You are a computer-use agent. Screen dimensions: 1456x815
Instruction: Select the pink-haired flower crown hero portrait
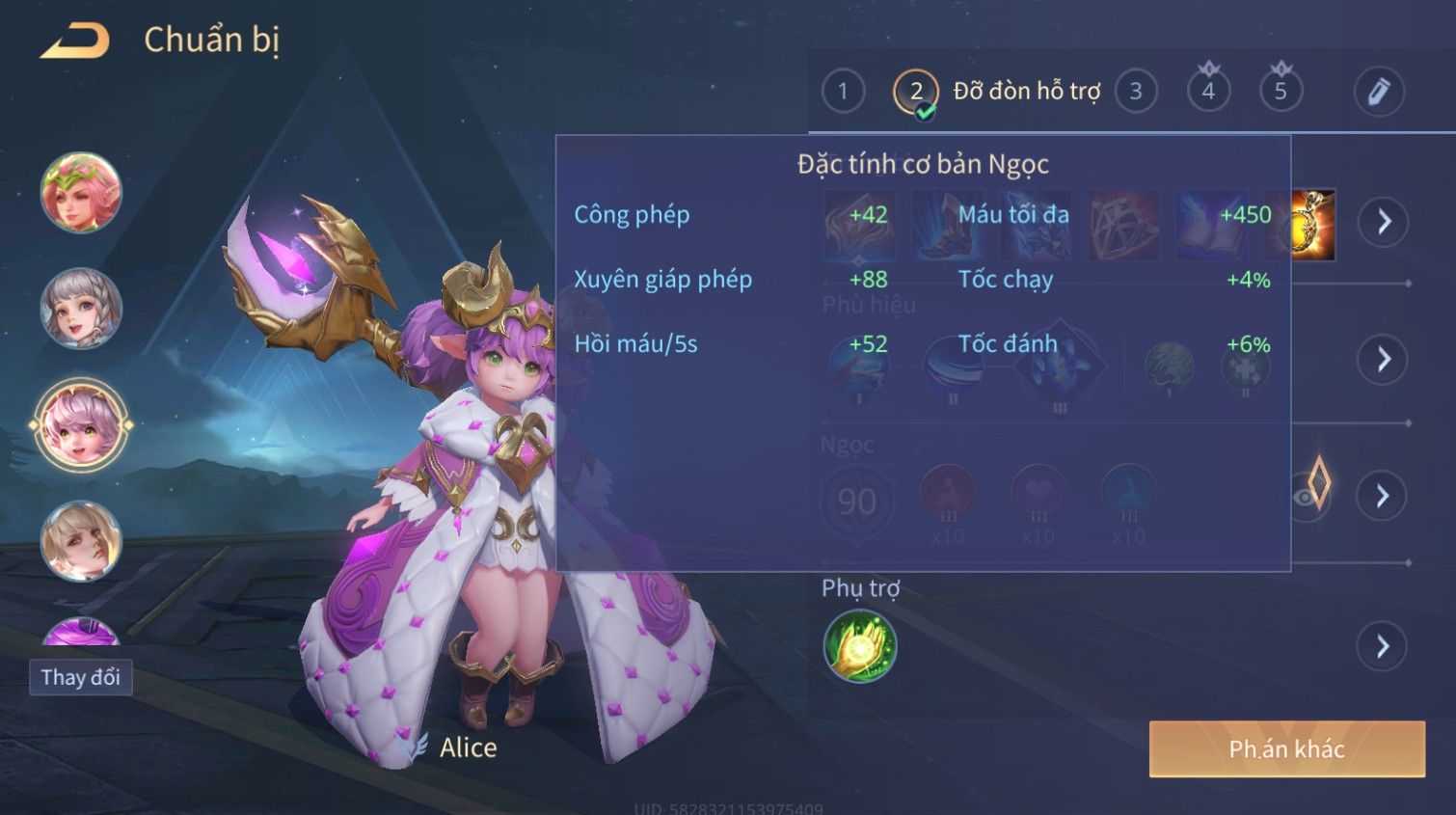(81, 193)
